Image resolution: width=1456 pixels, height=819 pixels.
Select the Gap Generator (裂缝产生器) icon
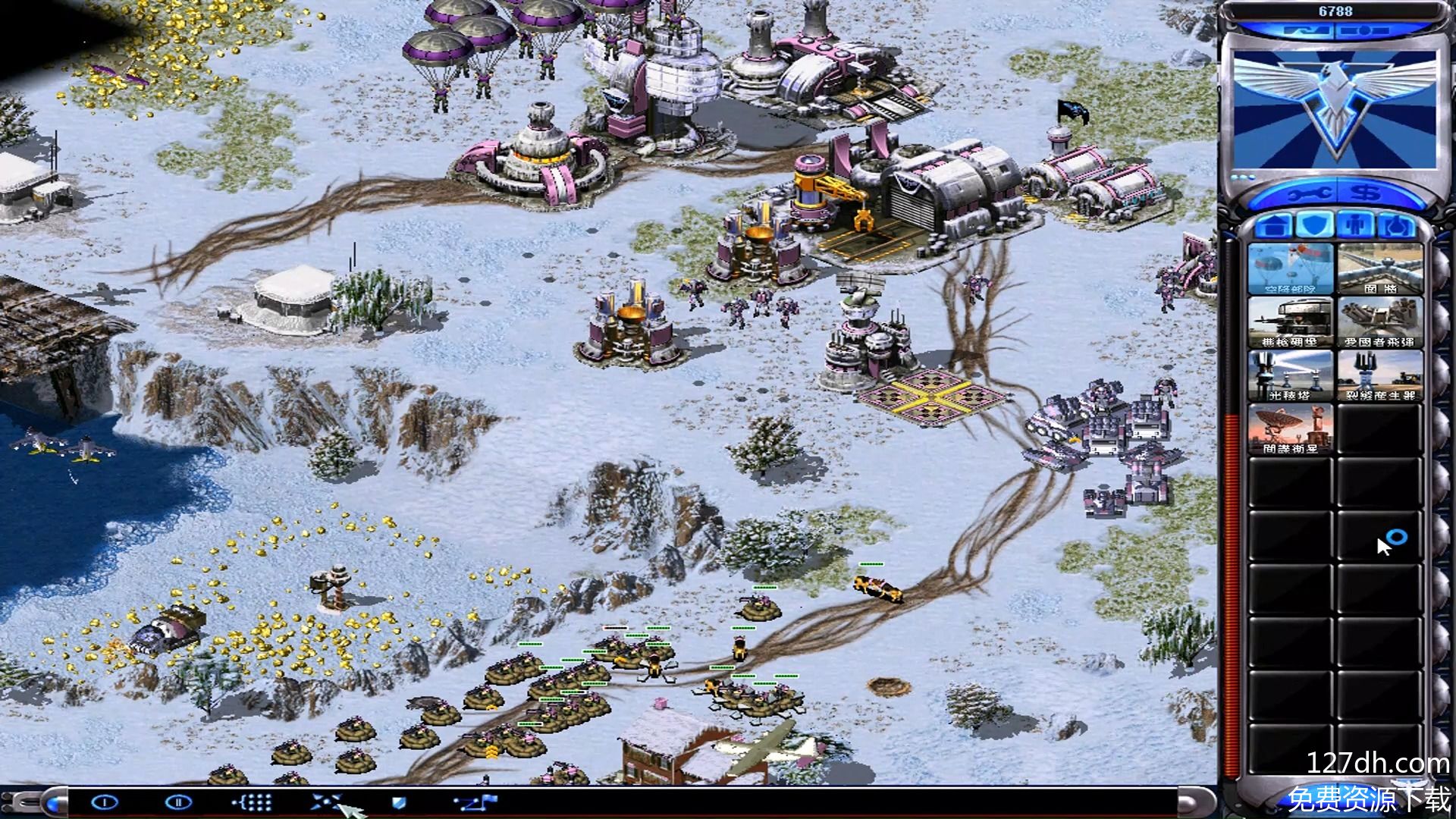pos(1379,375)
